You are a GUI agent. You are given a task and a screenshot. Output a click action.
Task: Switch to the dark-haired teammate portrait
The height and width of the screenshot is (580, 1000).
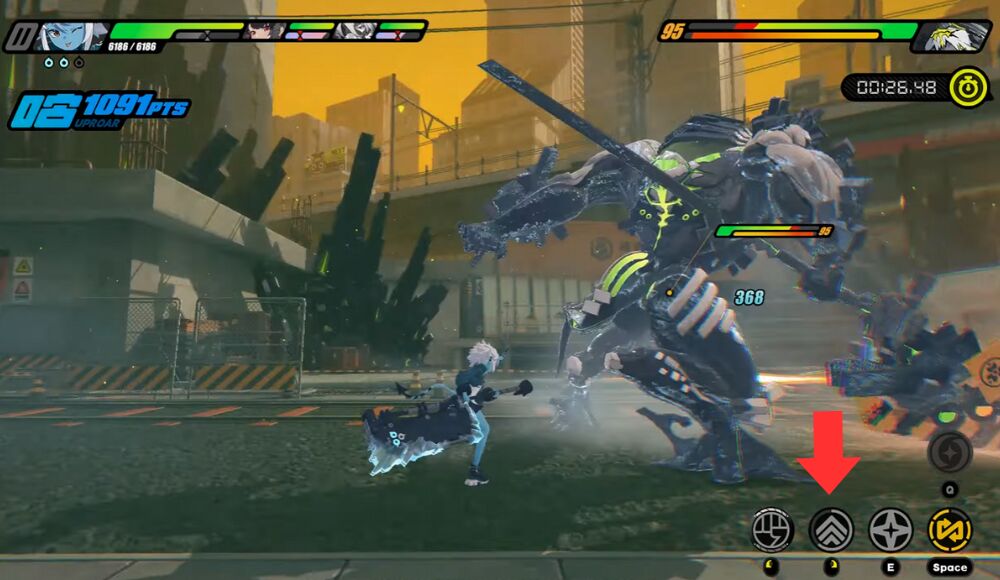pyautogui.click(x=264, y=30)
